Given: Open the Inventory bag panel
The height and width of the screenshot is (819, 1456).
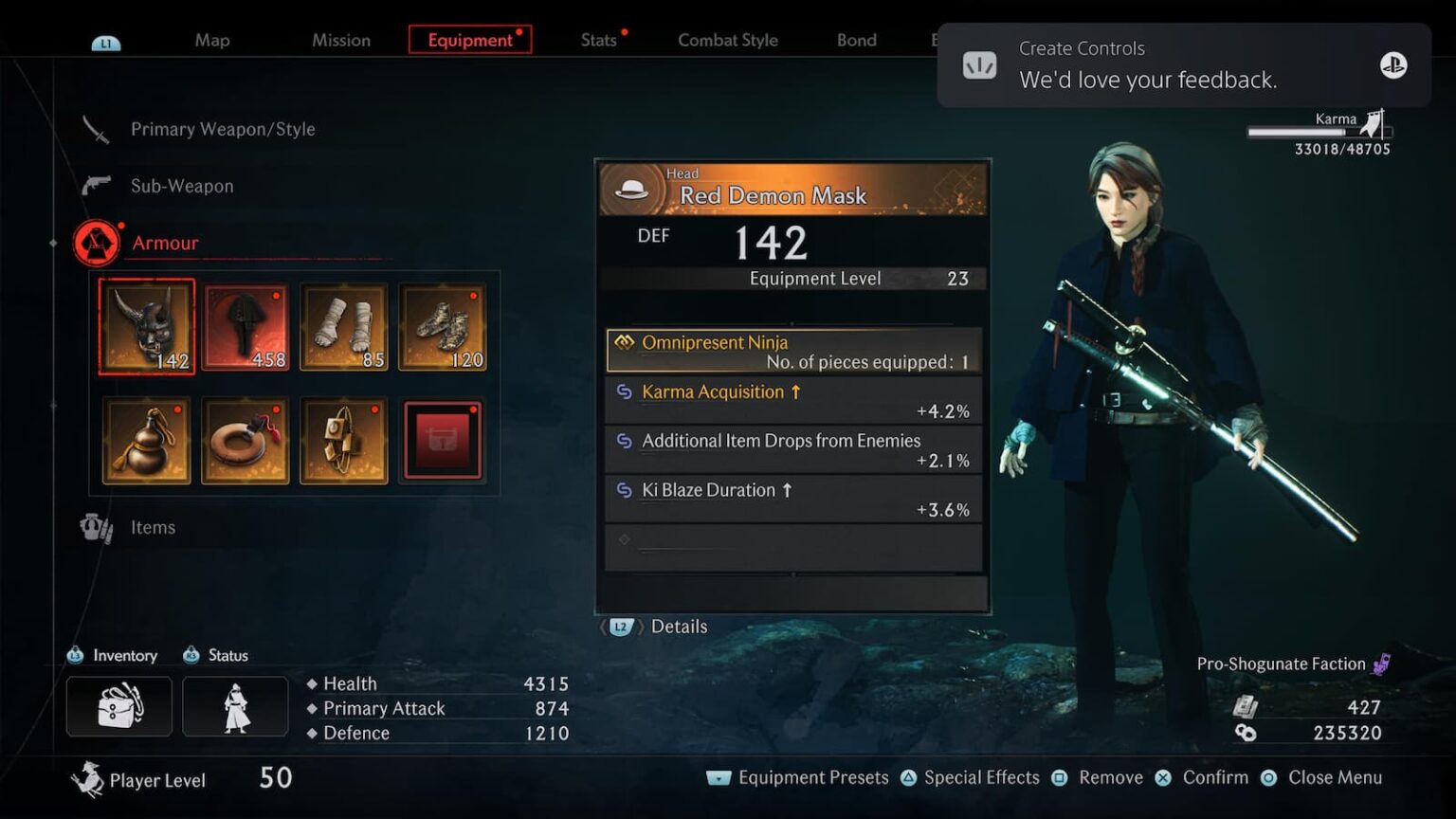Looking at the screenshot, I should point(118,705).
